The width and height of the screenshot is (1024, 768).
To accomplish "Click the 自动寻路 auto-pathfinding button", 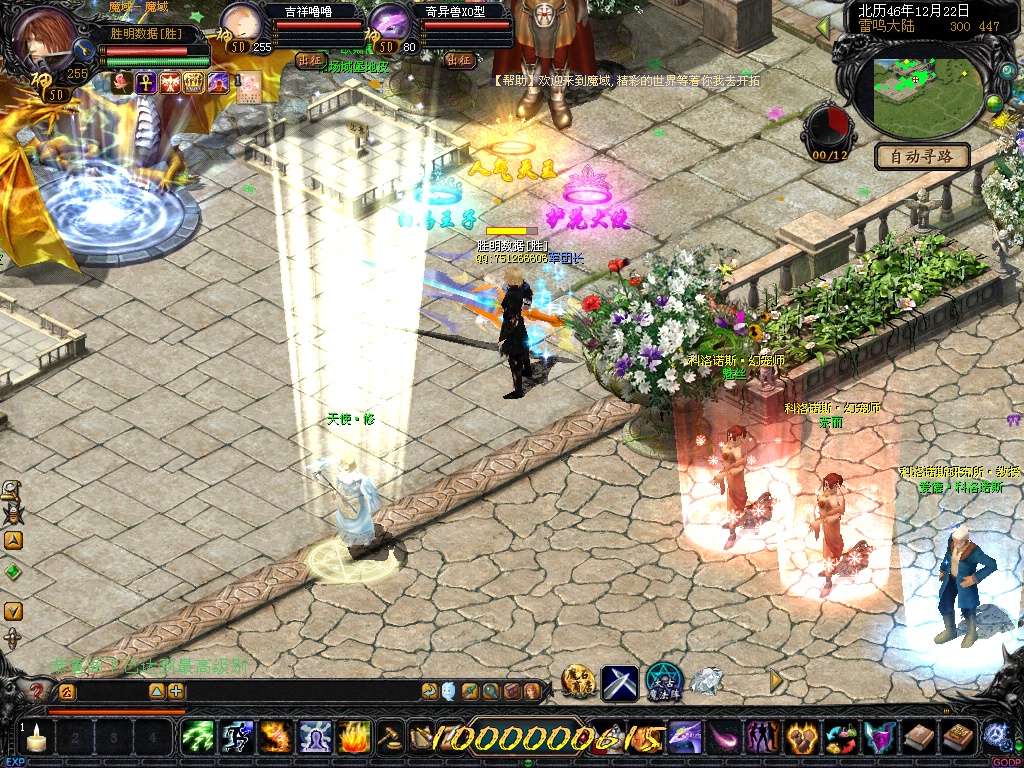I will (x=922, y=156).
